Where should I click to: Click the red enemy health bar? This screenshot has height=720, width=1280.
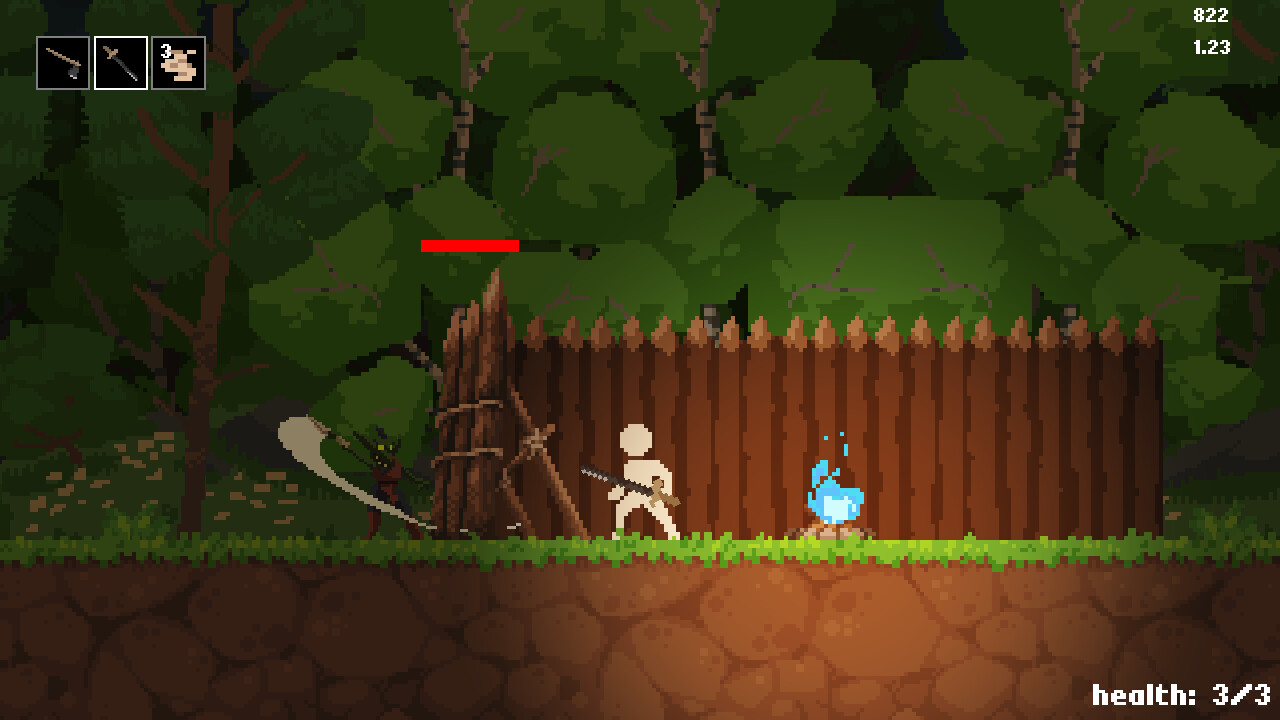470,245
